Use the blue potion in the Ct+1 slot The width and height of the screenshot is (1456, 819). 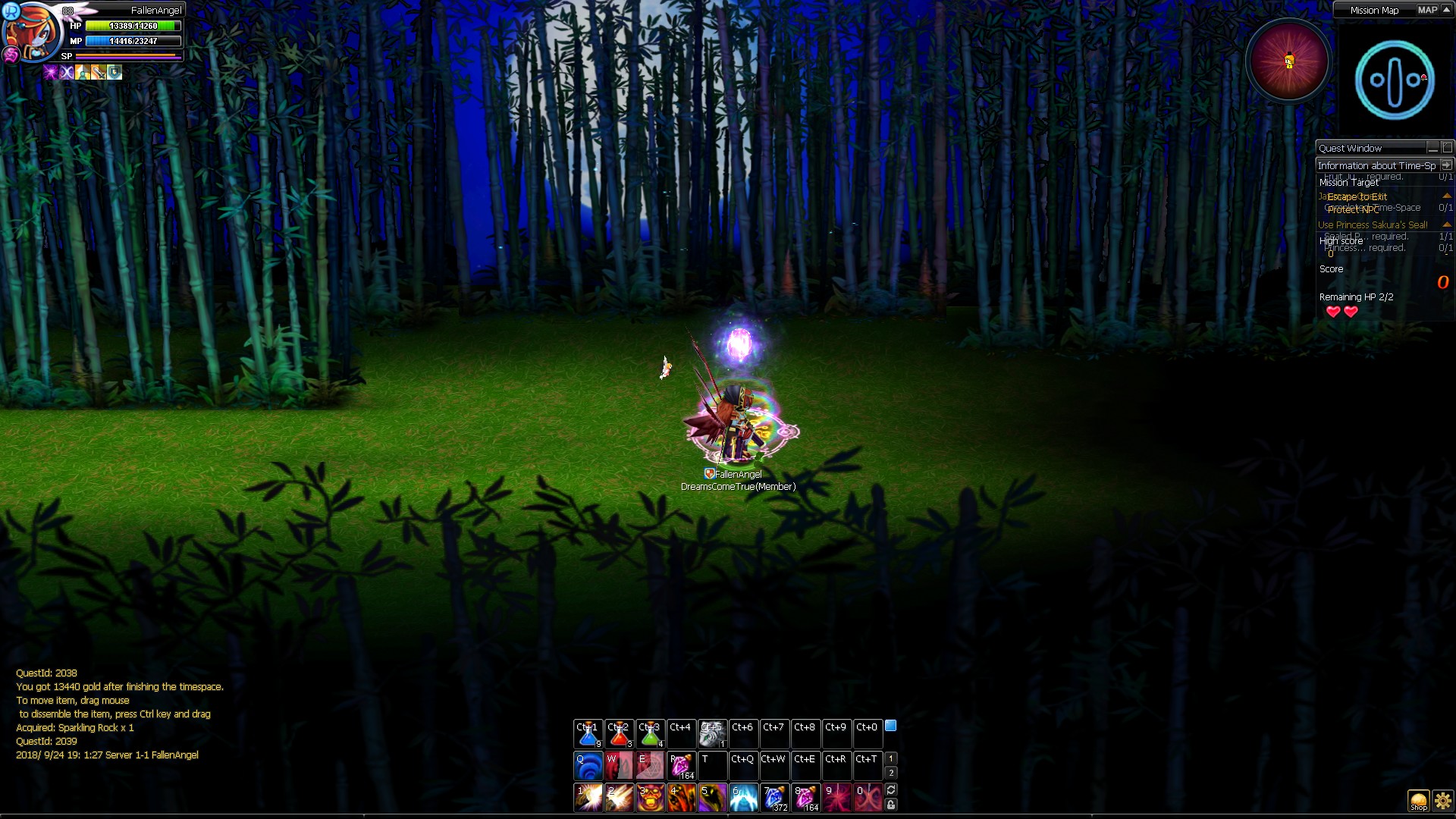tap(588, 734)
